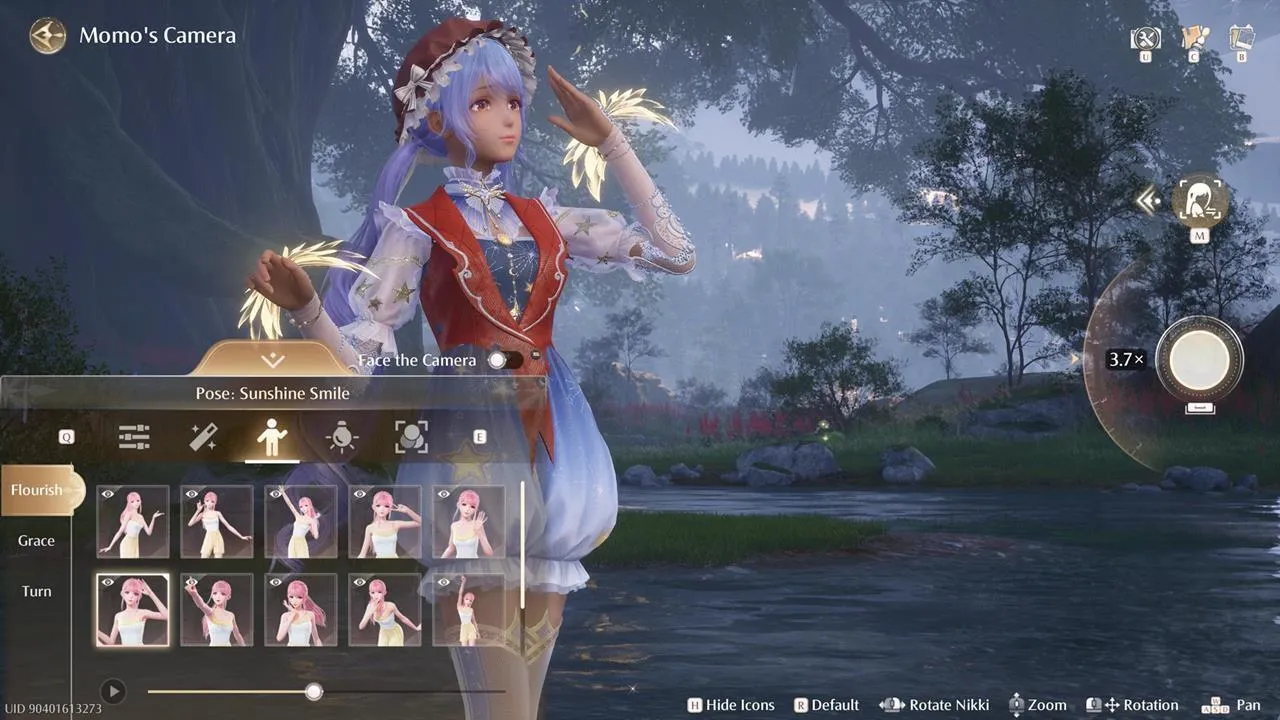This screenshot has width=1280, height=720.
Task: Select the pose tab person icon
Action: coord(272,436)
